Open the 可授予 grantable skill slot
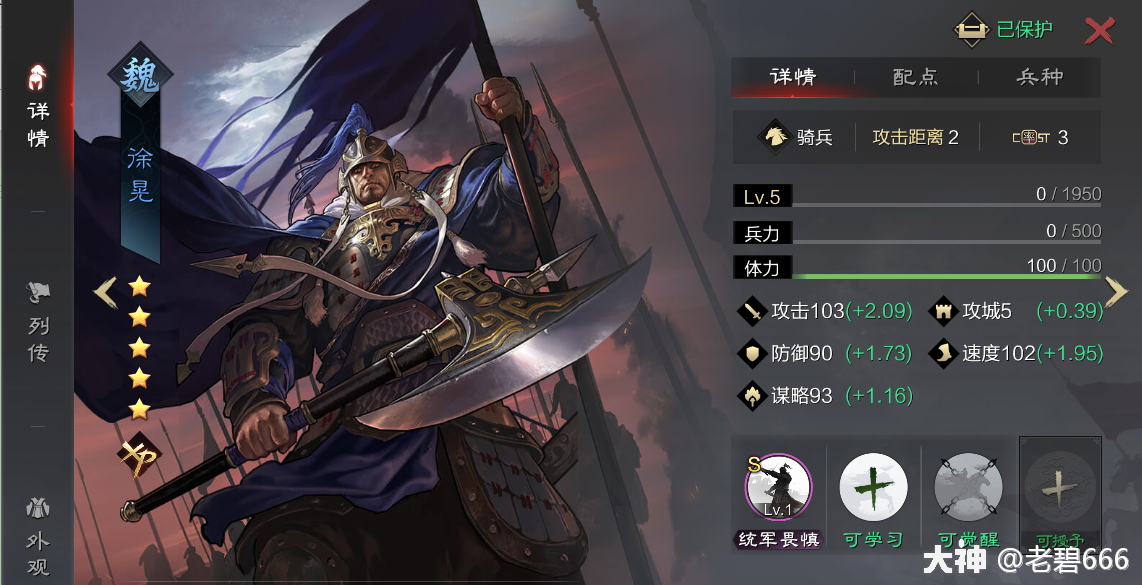The width and height of the screenshot is (1142, 585). pos(1060,489)
